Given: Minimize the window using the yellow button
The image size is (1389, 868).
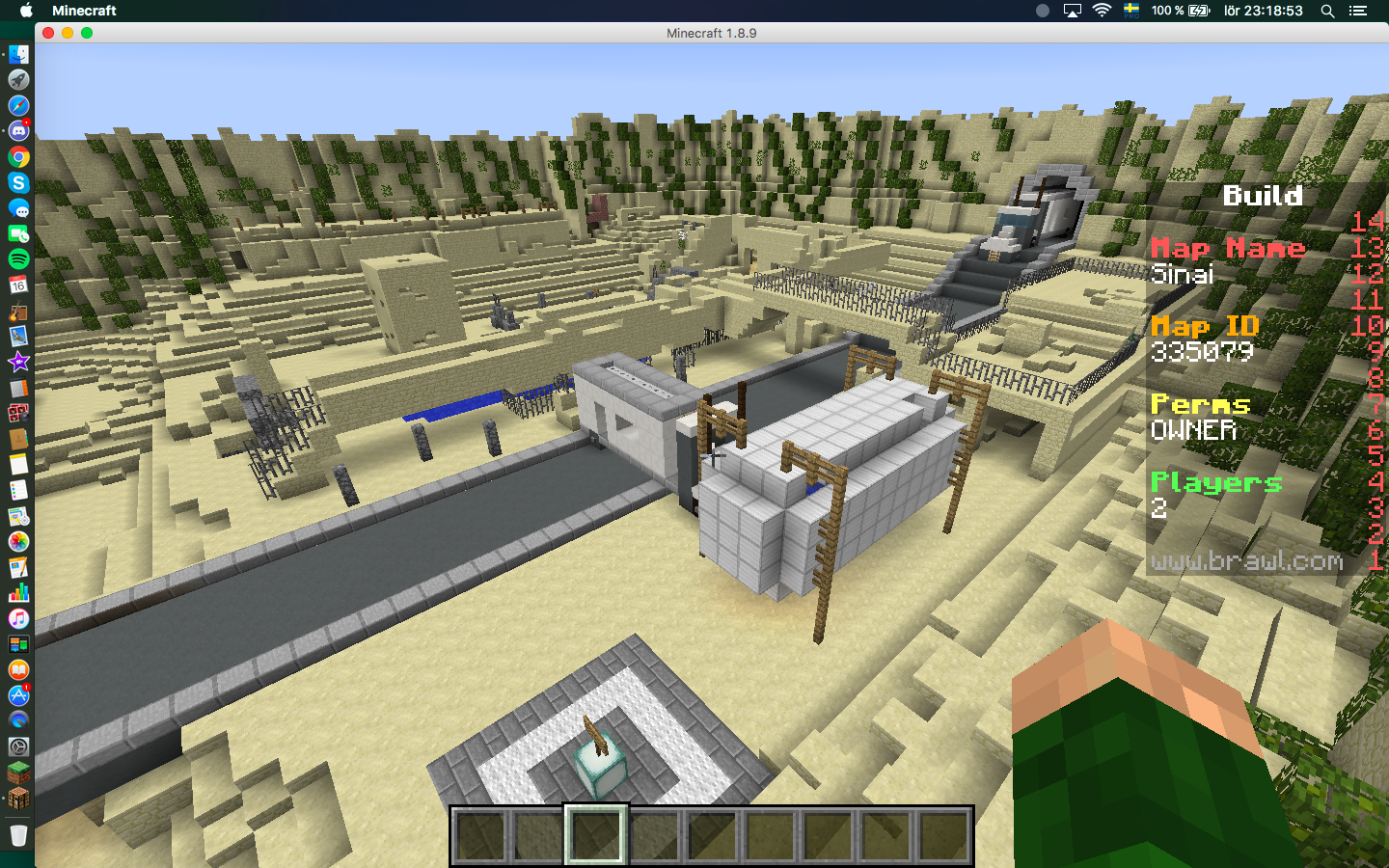Looking at the screenshot, I should [x=68, y=33].
